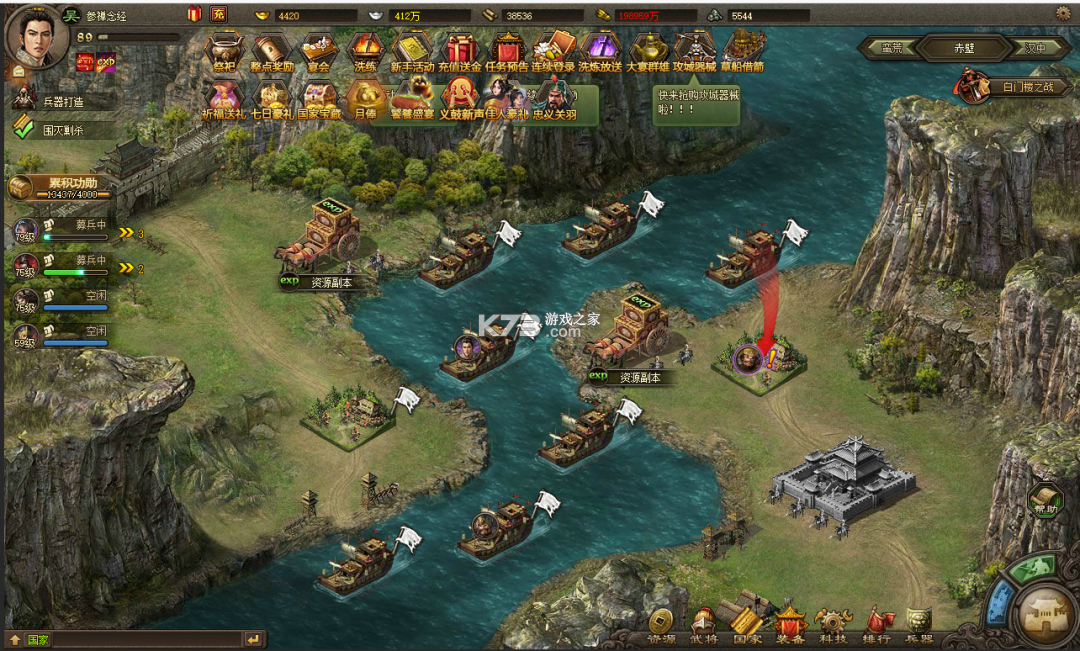Open 充值送金 recharge gift box
The height and width of the screenshot is (651, 1080).
pos(461,51)
